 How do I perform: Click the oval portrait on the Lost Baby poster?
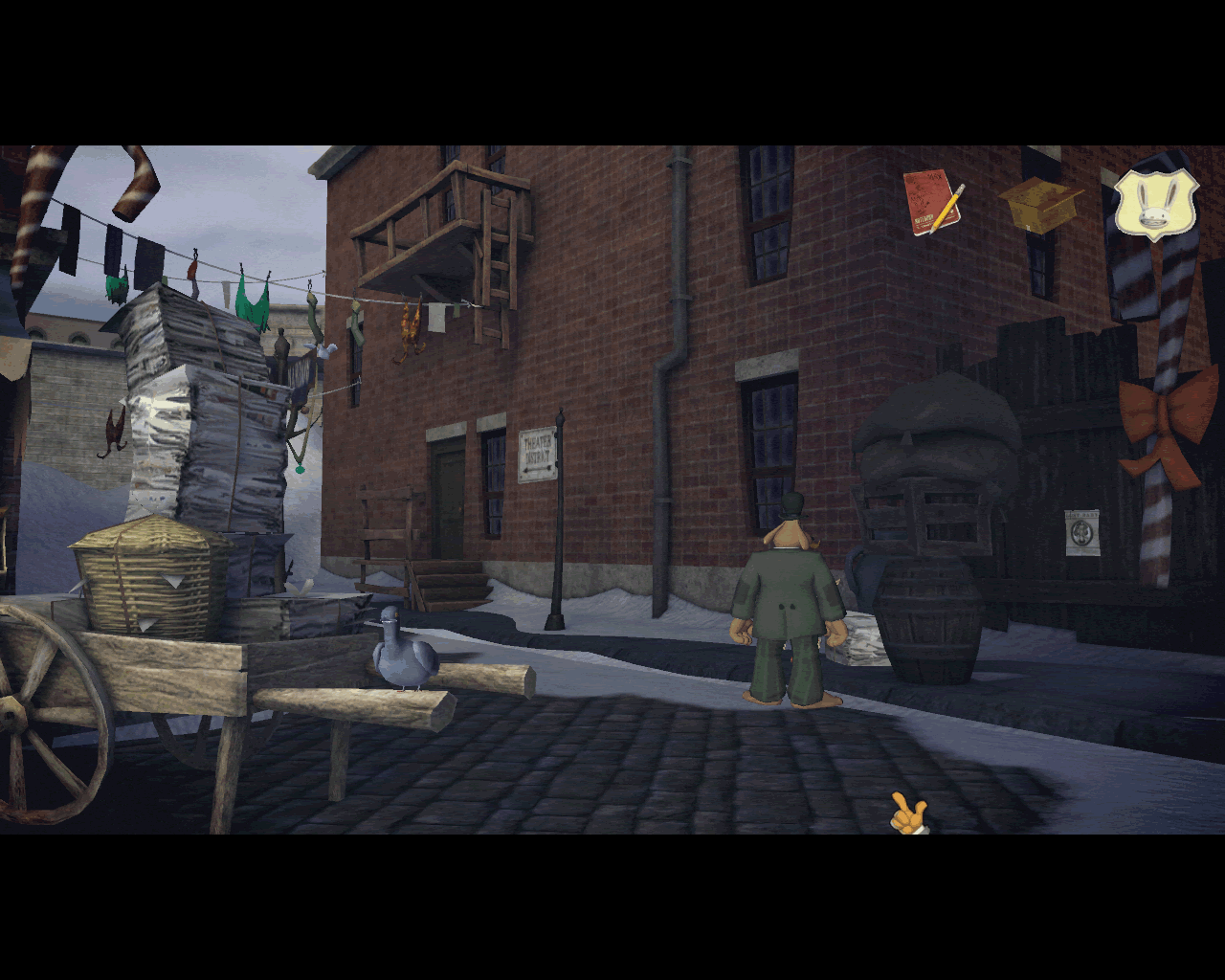pos(1080,532)
